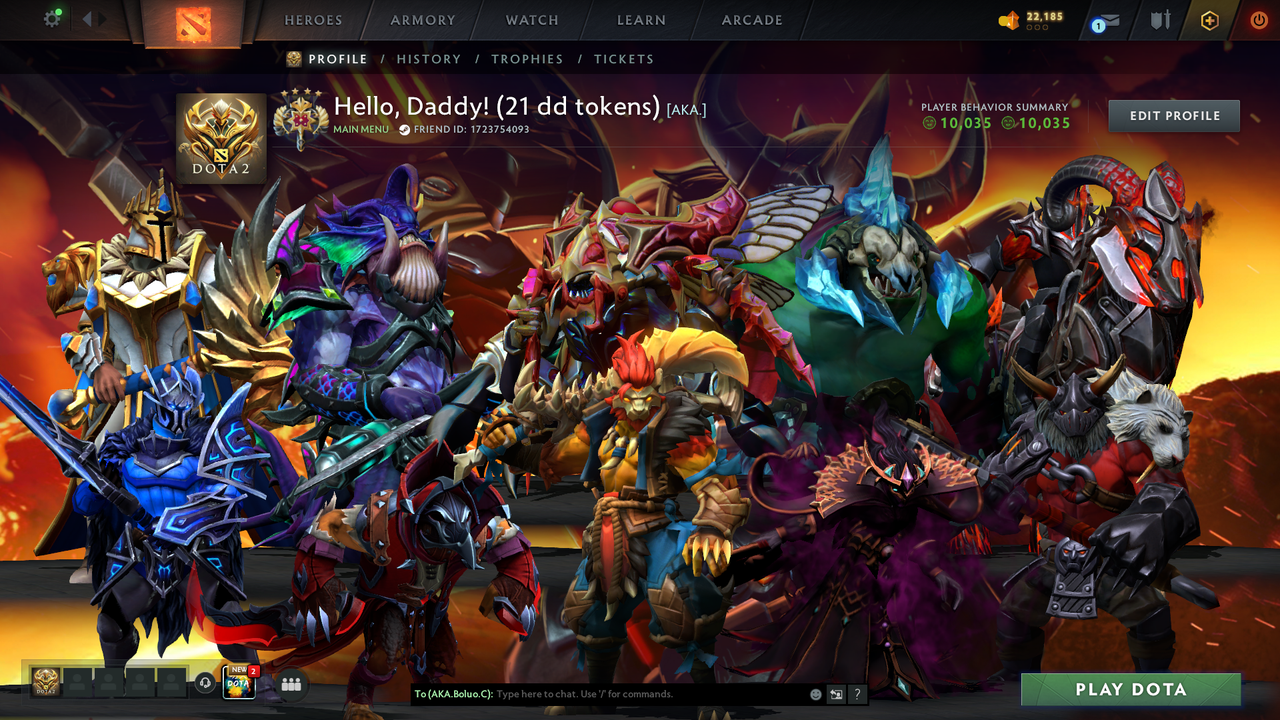Open the shield and sword armory icon

1161,18
